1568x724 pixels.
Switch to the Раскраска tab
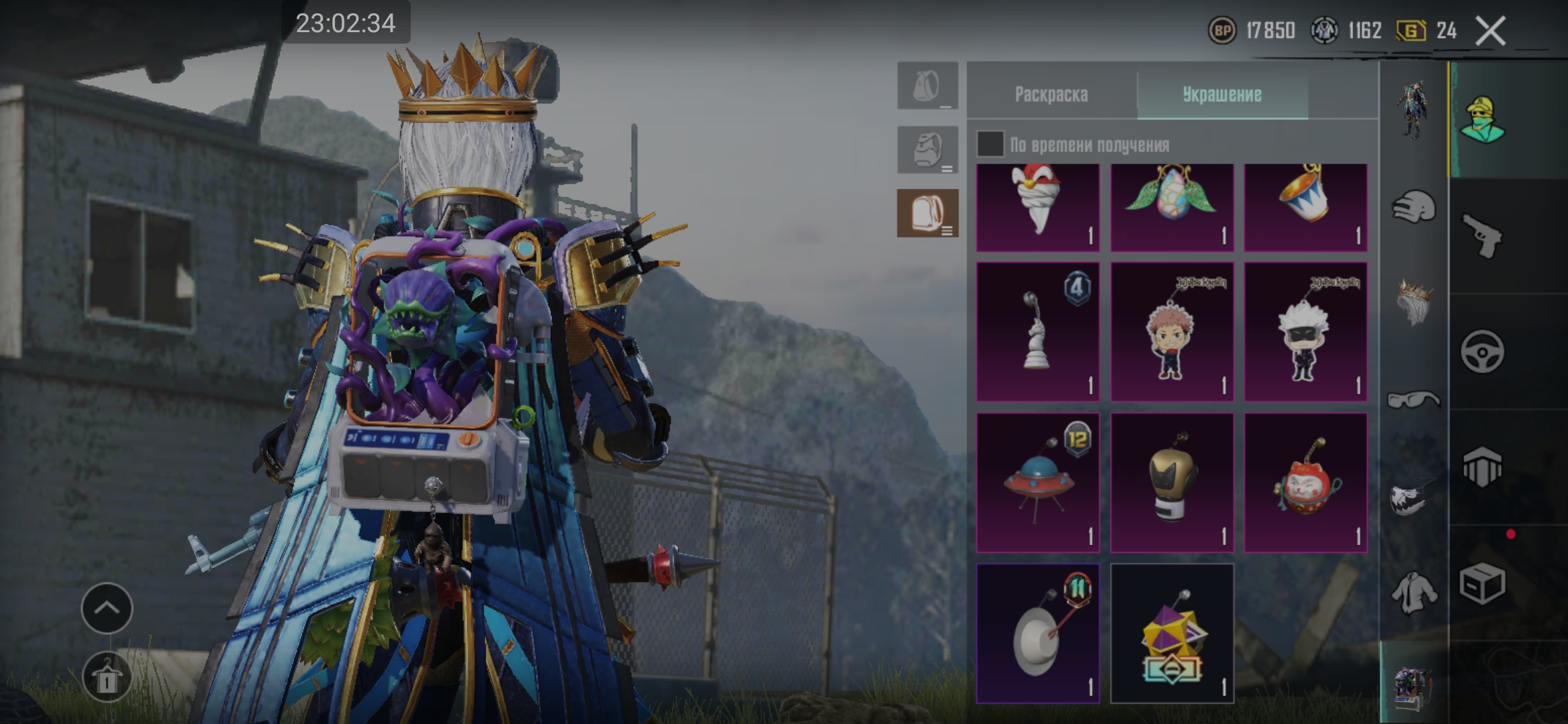(x=1051, y=95)
